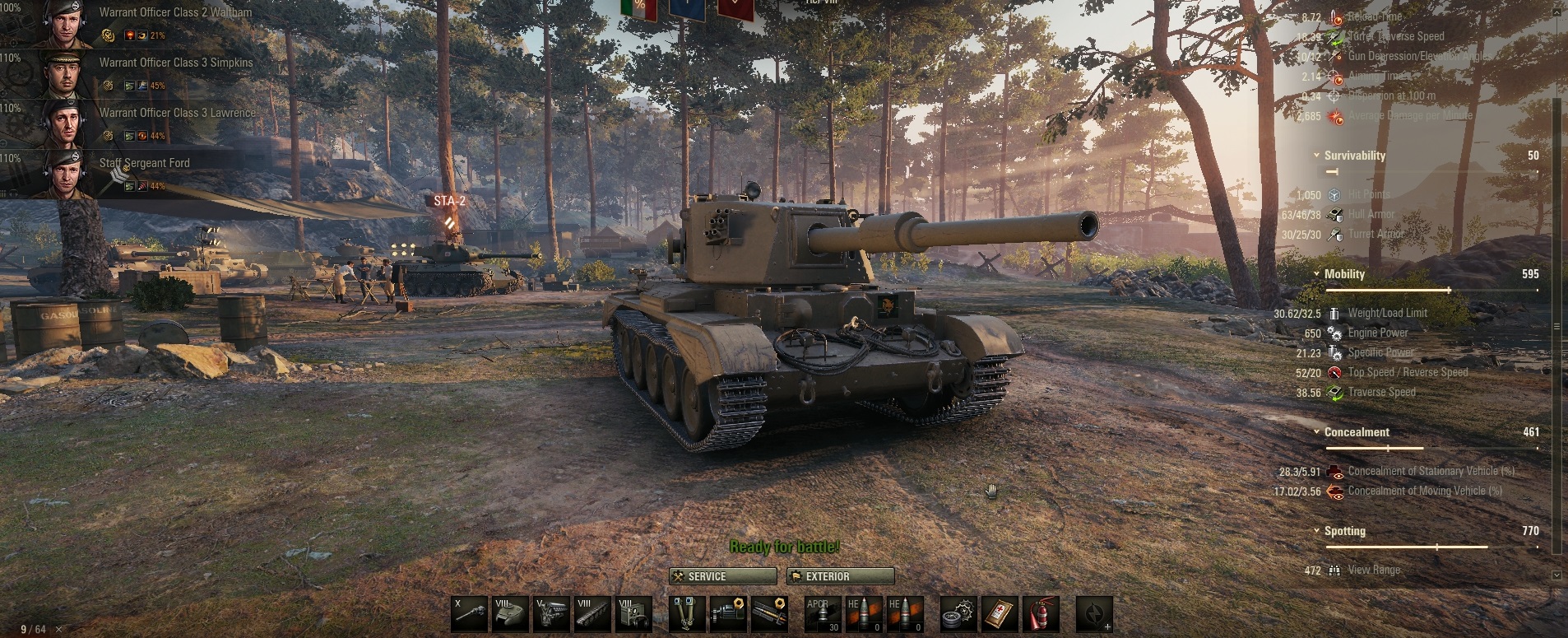Select the tier X gun module
Image resolution: width=1568 pixels, height=638 pixels.
point(470,614)
